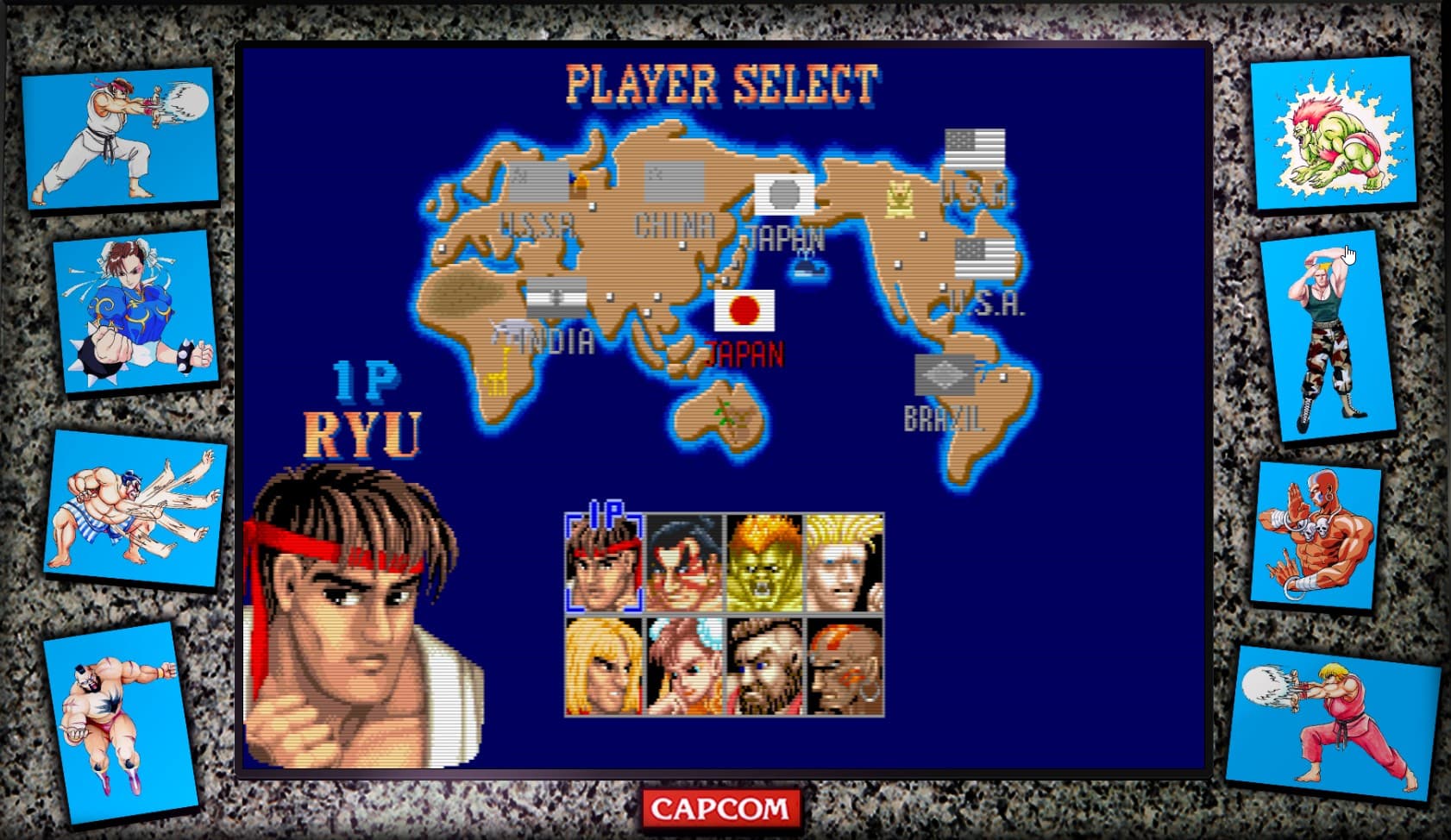Click the Ryu fireball artwork card
Screen dimensions: 1451x840
[121, 136]
